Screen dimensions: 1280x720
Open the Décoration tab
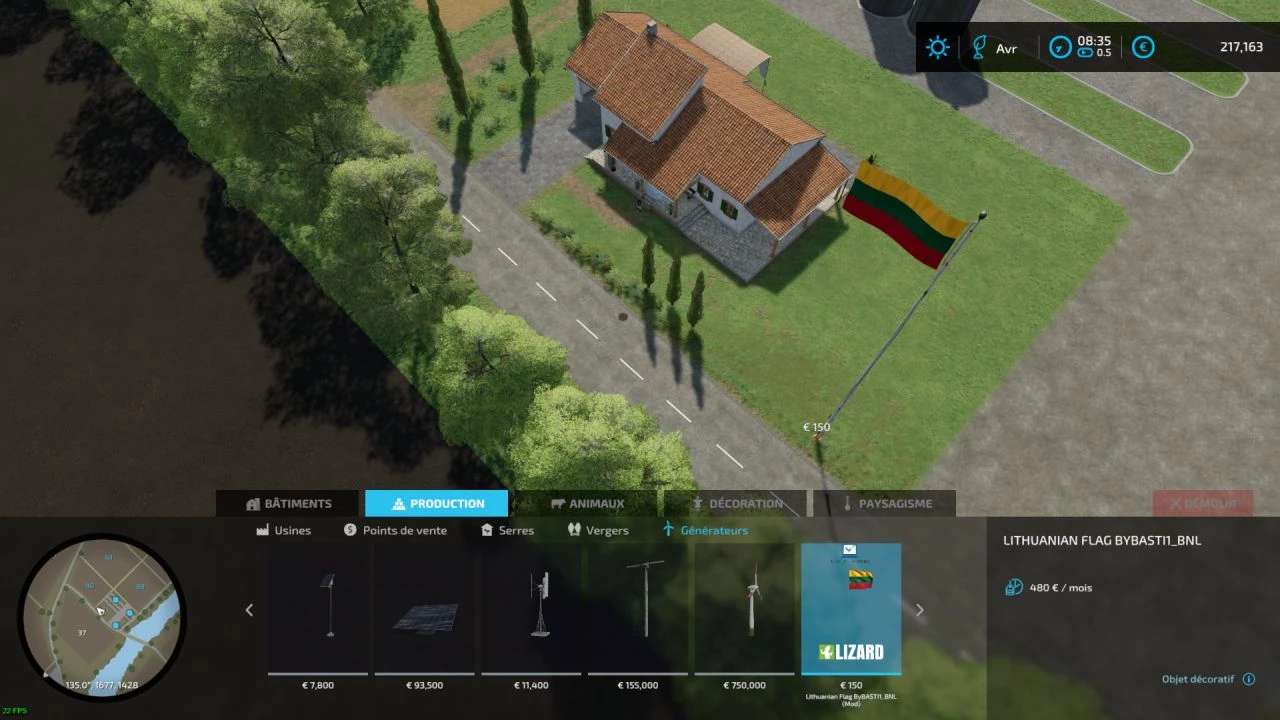736,504
